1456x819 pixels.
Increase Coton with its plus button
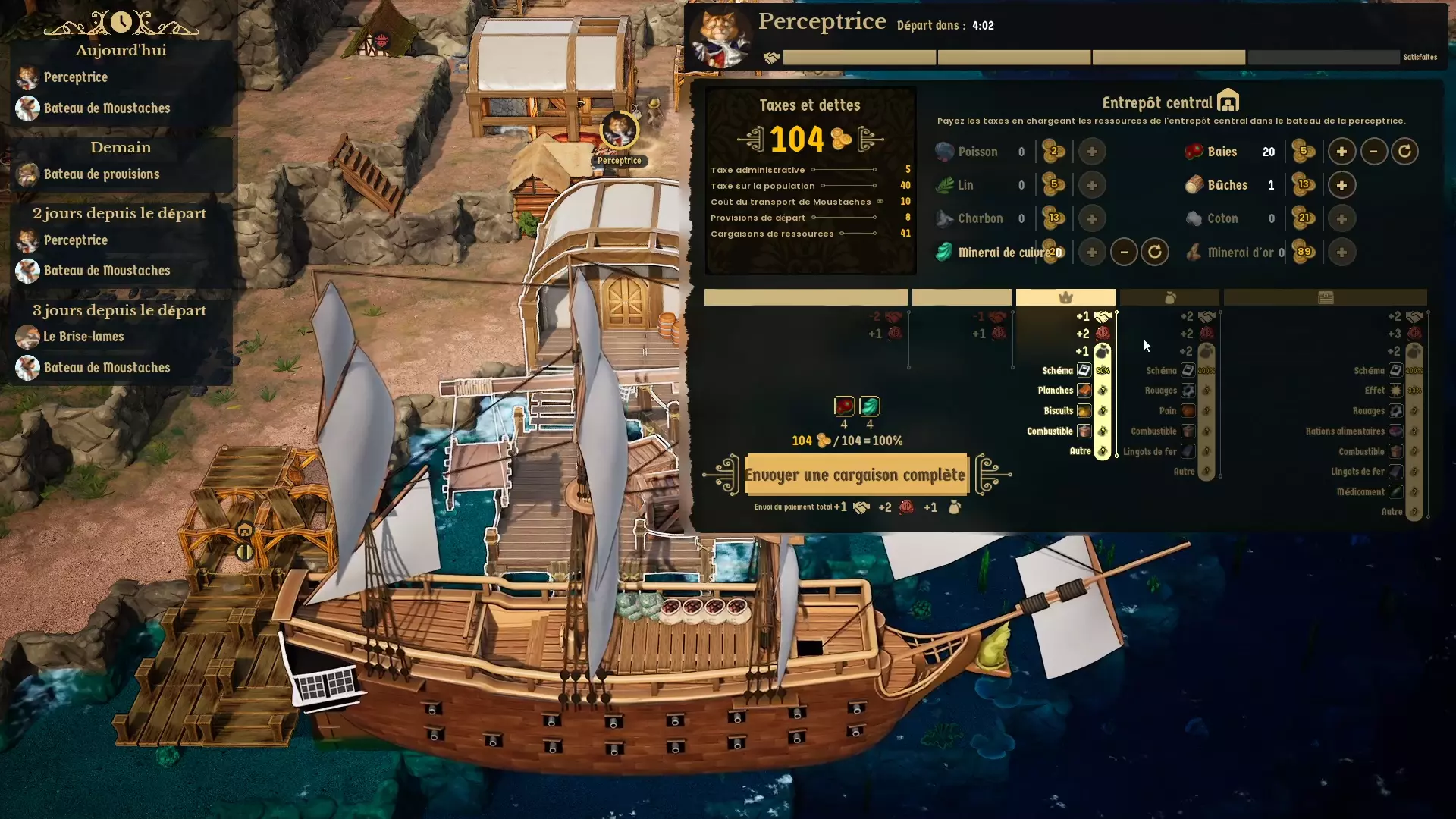pyautogui.click(x=1341, y=218)
